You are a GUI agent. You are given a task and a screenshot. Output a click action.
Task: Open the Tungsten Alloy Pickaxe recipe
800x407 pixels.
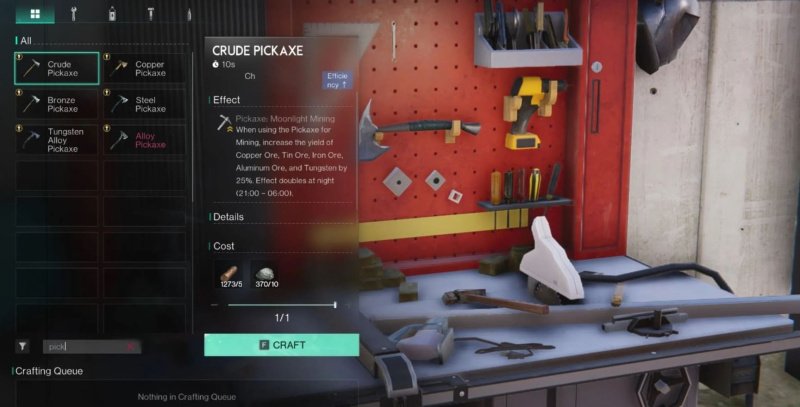57,138
